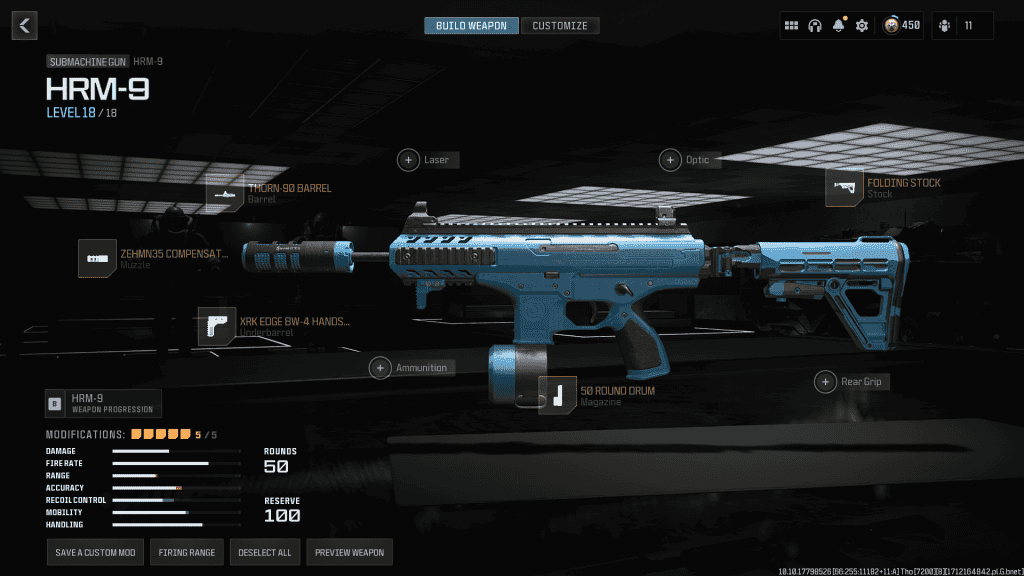Select the Thorn-90 Barrel slot
This screenshot has width=1024, height=576.
point(225,193)
